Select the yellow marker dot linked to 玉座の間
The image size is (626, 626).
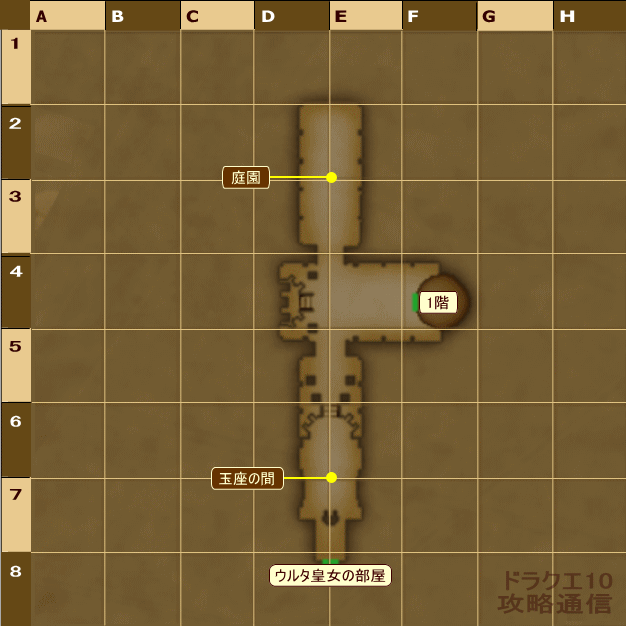point(331,477)
